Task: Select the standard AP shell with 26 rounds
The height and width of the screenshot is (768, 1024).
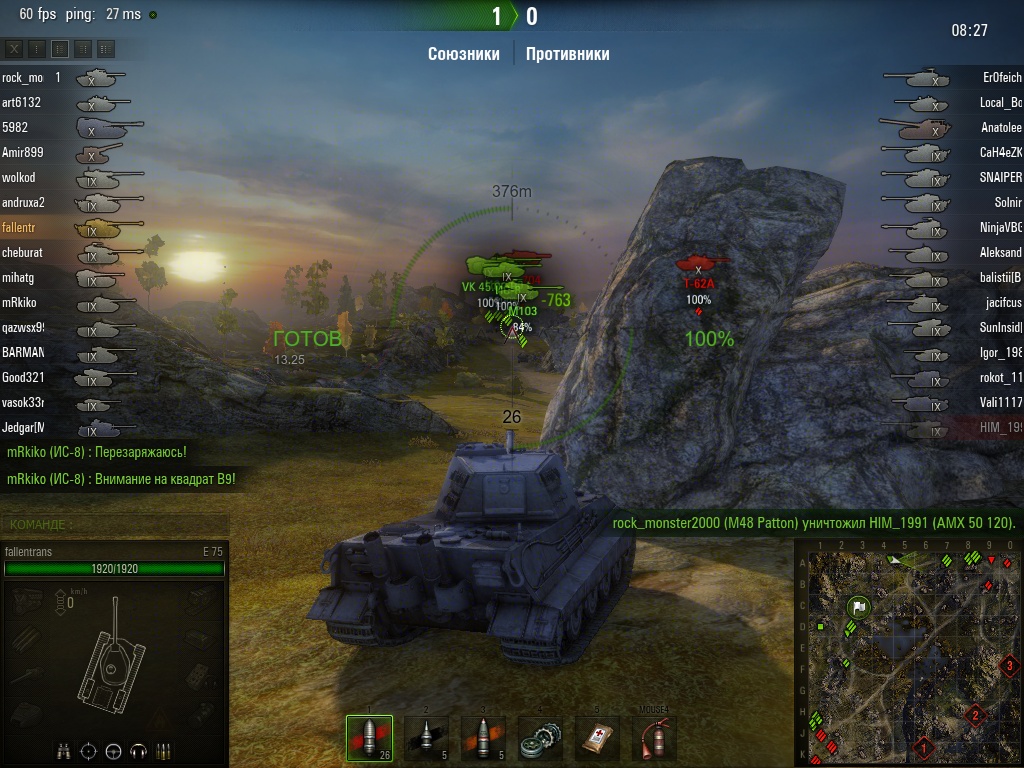Action: coord(369,739)
